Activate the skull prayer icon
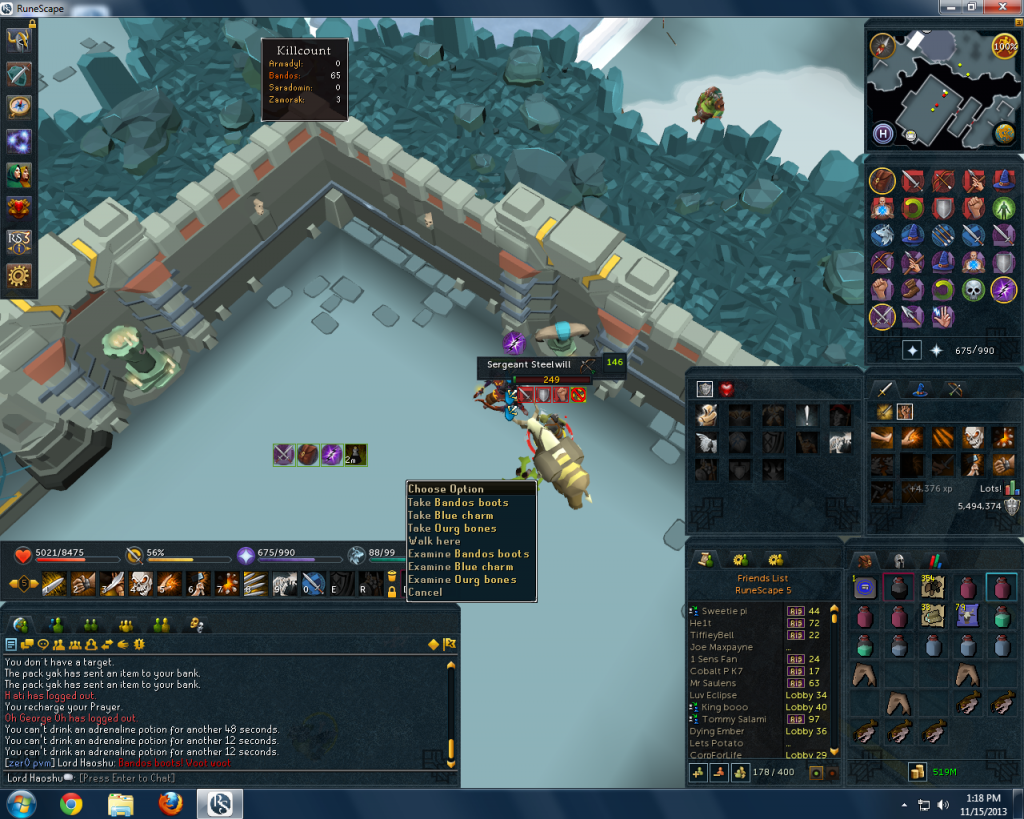 tap(974, 290)
